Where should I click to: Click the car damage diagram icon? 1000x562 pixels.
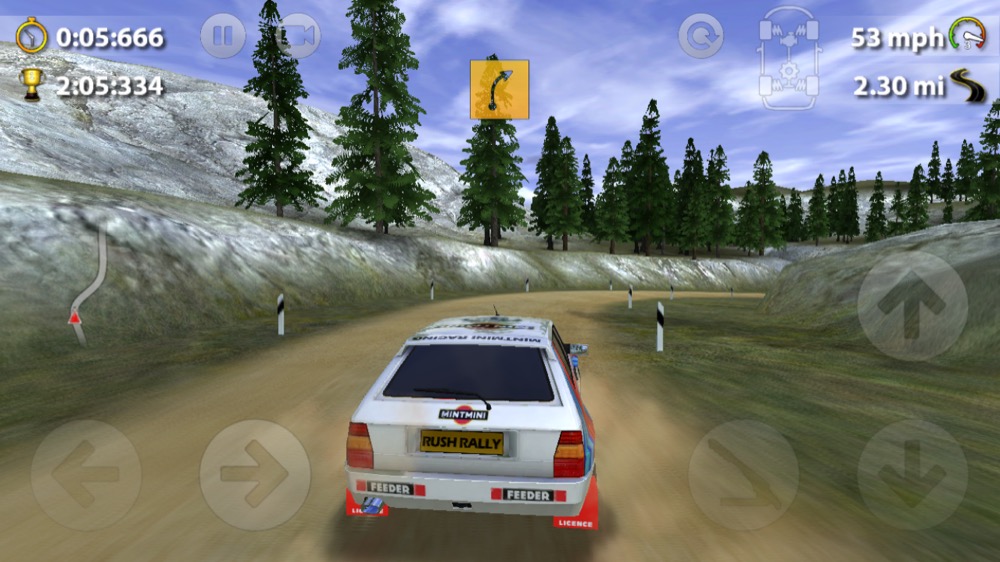[790, 57]
